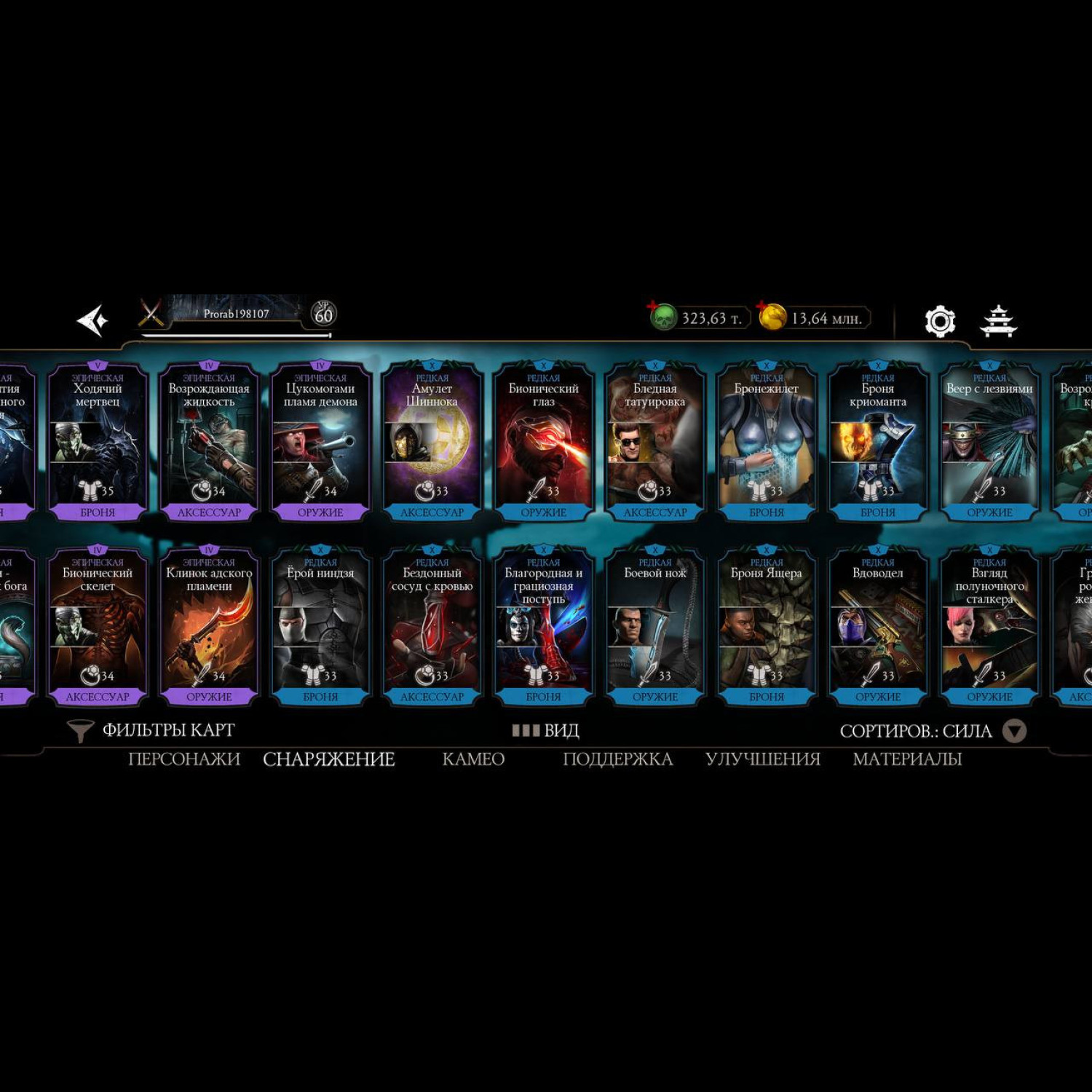Screen dimensions: 1092x1092
Task: Choose the Боевой нож weapon card
Action: [x=655, y=626]
